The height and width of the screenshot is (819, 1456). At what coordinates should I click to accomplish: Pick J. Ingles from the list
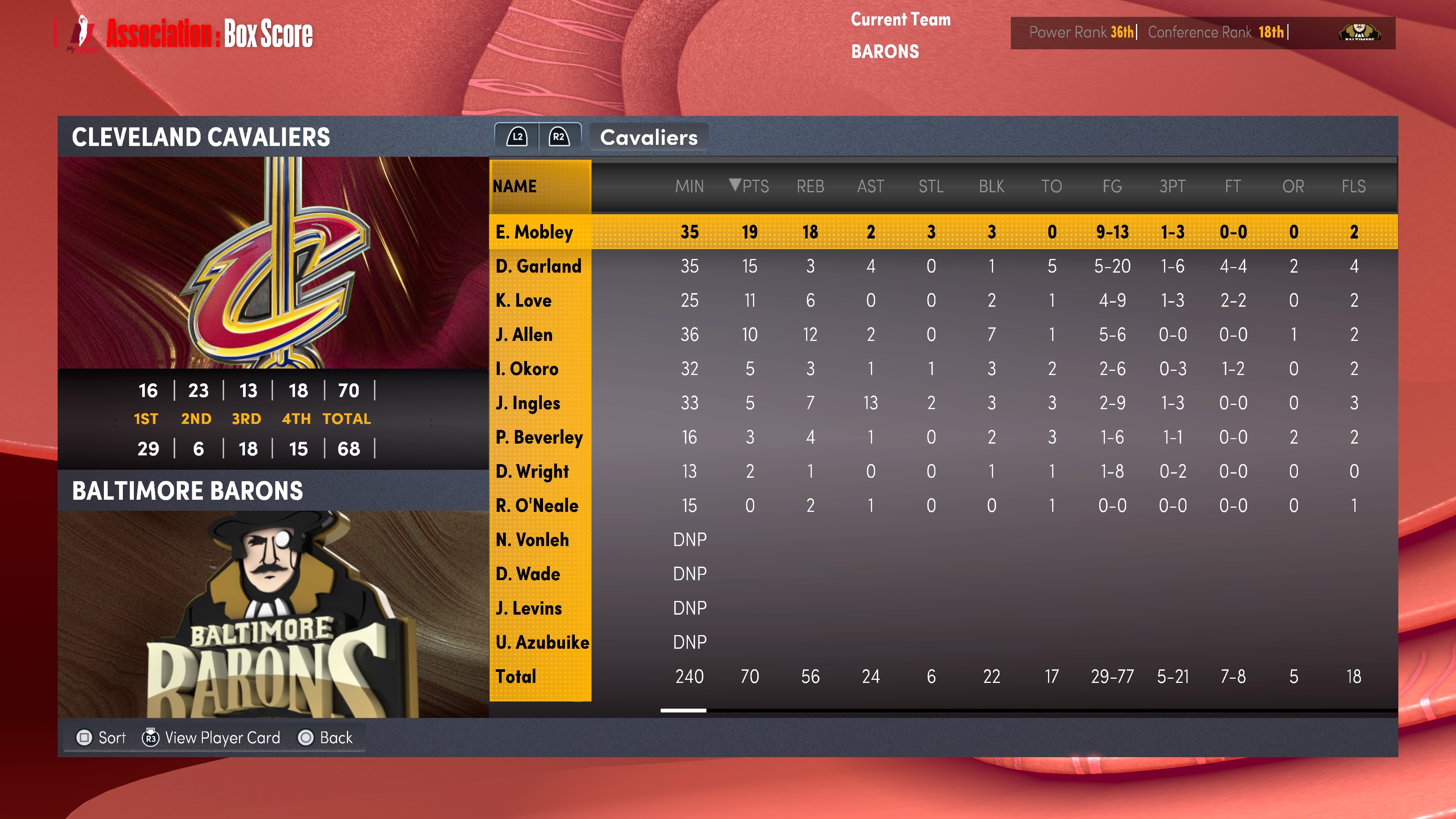coord(528,403)
